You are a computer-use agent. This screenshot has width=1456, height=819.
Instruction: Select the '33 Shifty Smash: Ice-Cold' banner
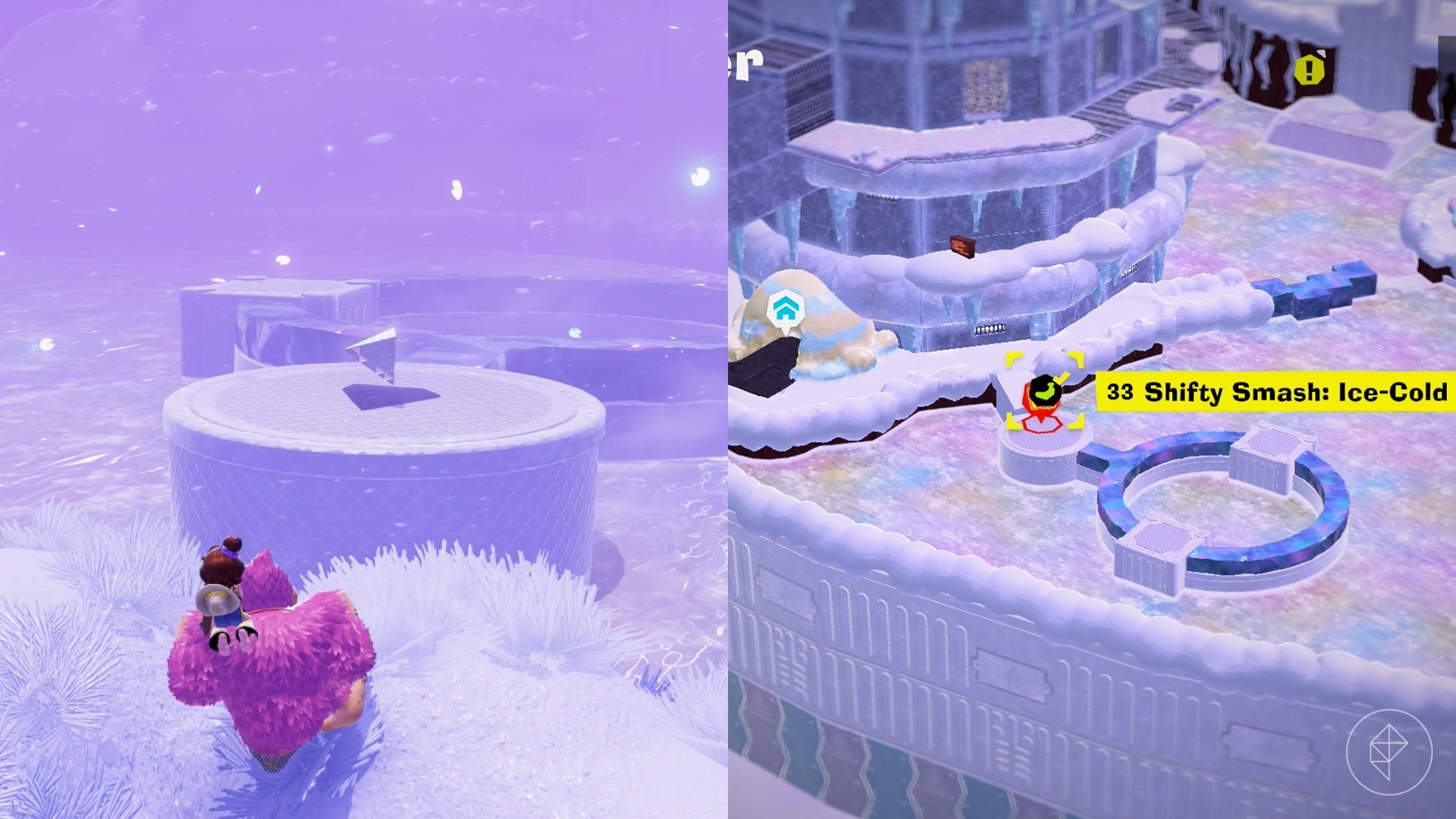(x=1274, y=393)
